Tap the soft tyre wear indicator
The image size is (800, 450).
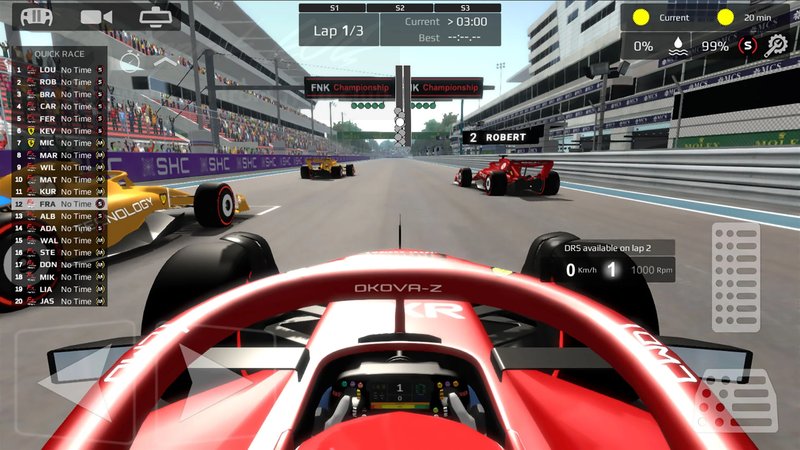click(745, 45)
